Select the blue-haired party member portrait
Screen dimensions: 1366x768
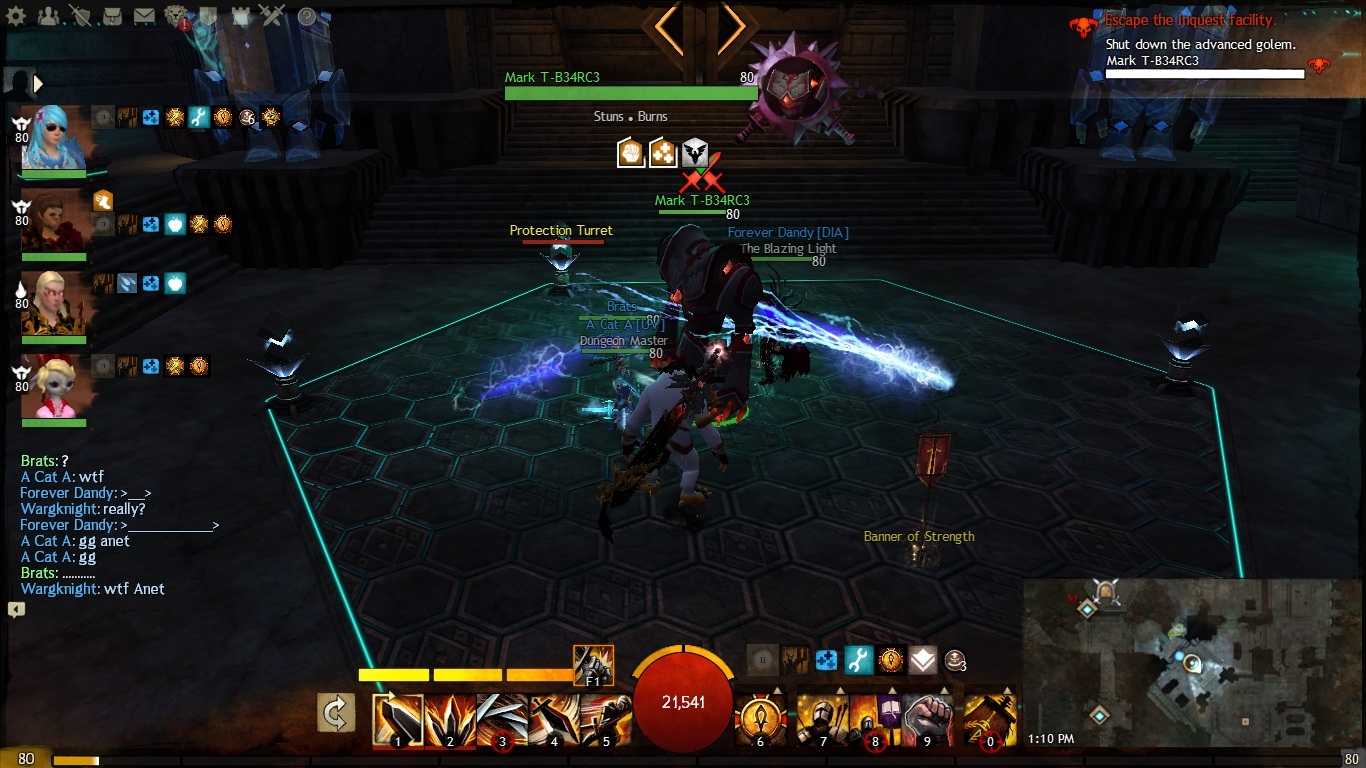point(56,137)
